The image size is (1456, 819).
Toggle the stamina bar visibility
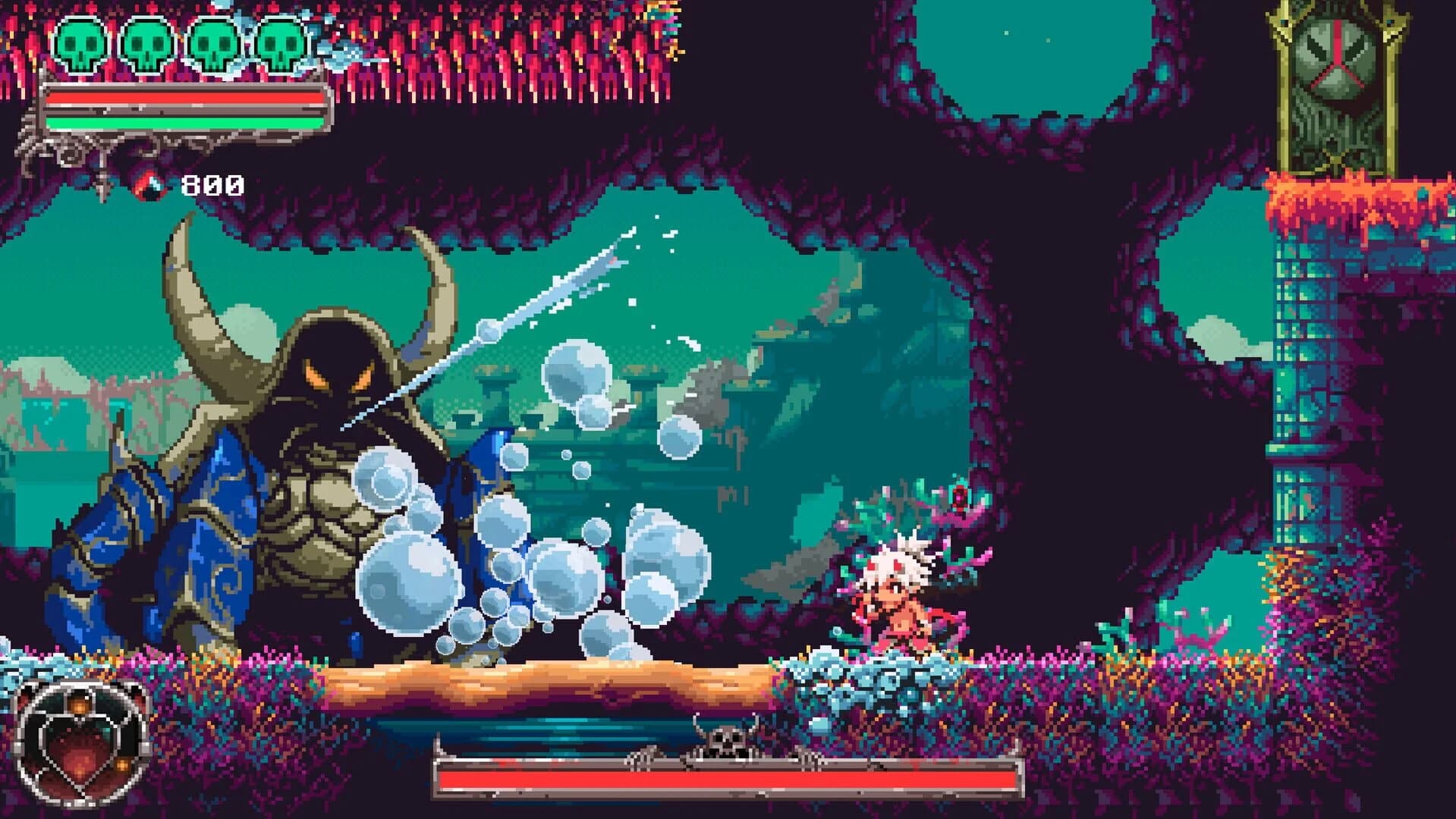coord(182,121)
